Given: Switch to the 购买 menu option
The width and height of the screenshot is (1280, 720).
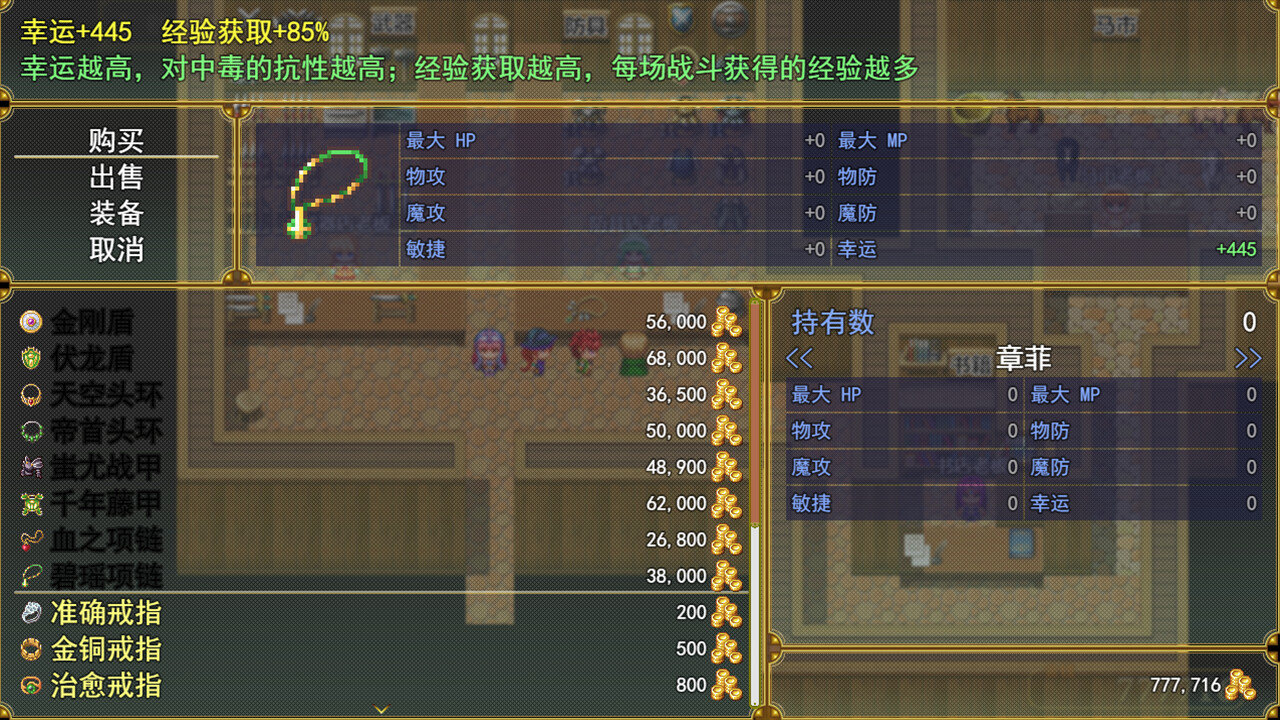Looking at the screenshot, I should coord(117,142).
